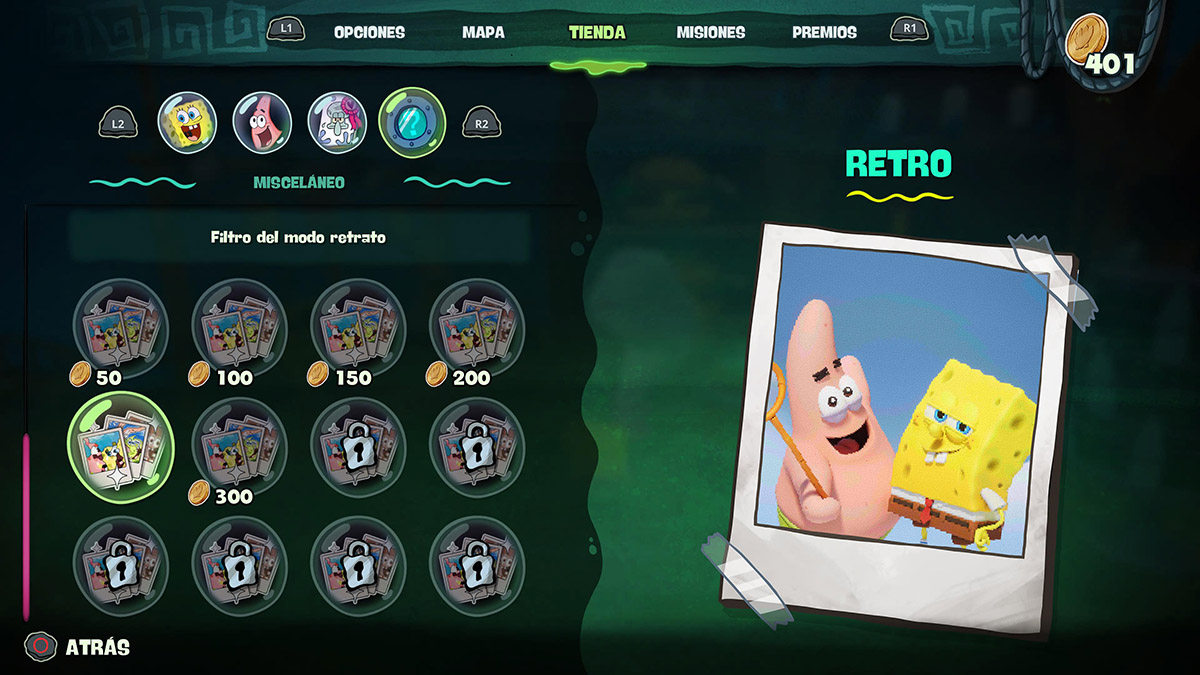Click the 300-coin portrait filter

pyautogui.click(x=238, y=445)
